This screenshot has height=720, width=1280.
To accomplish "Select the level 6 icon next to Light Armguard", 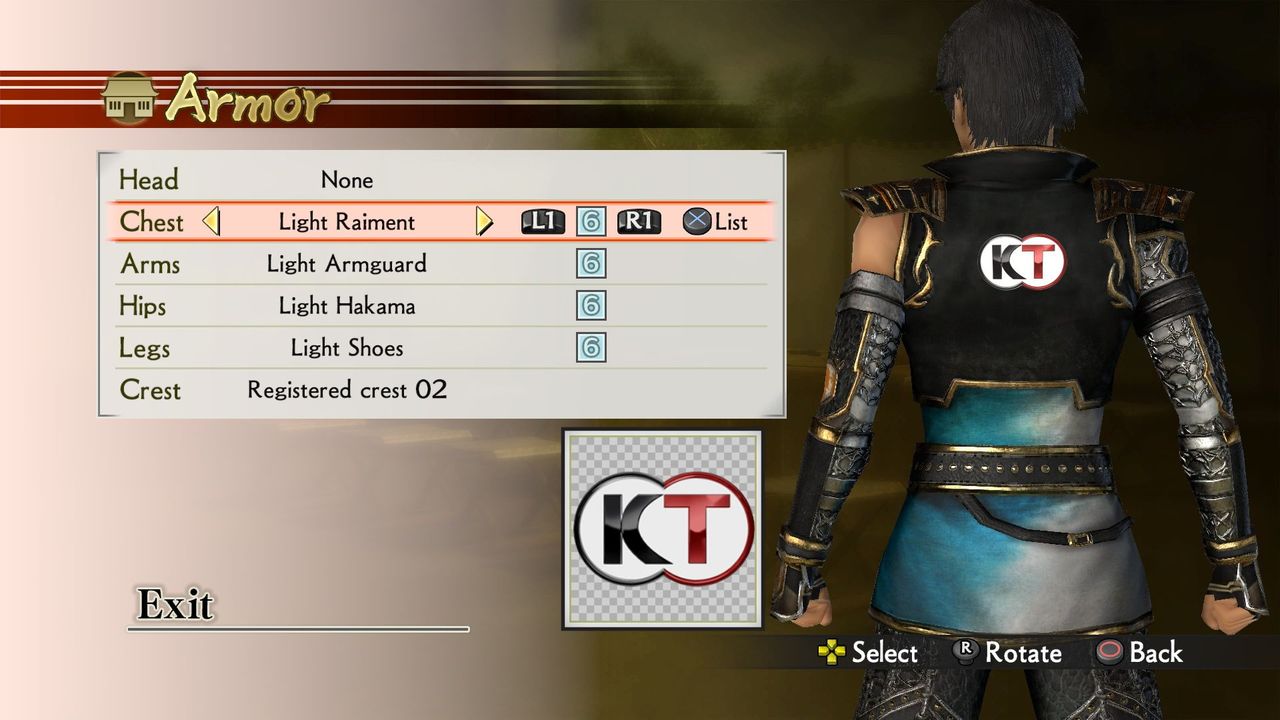I will pos(593,264).
